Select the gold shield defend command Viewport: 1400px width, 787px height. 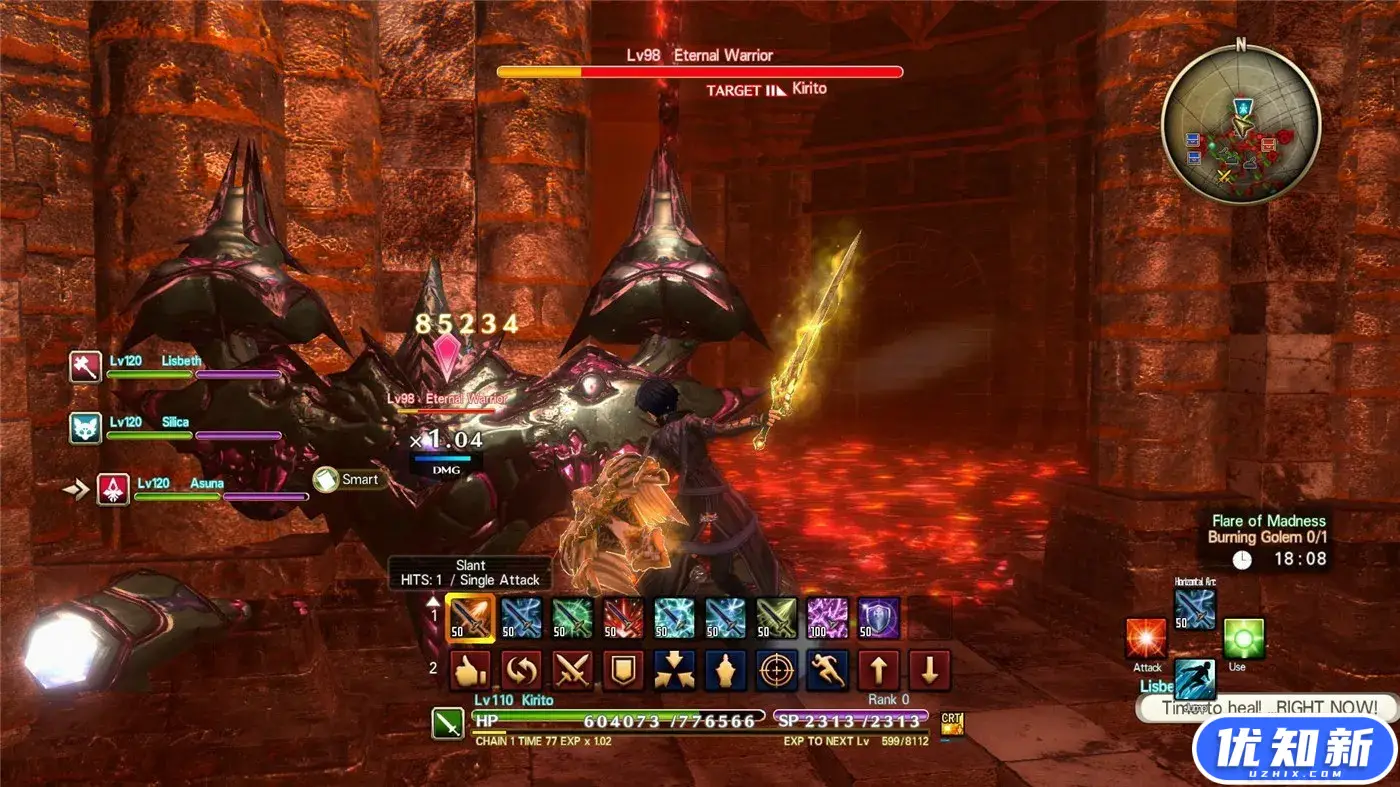point(623,670)
